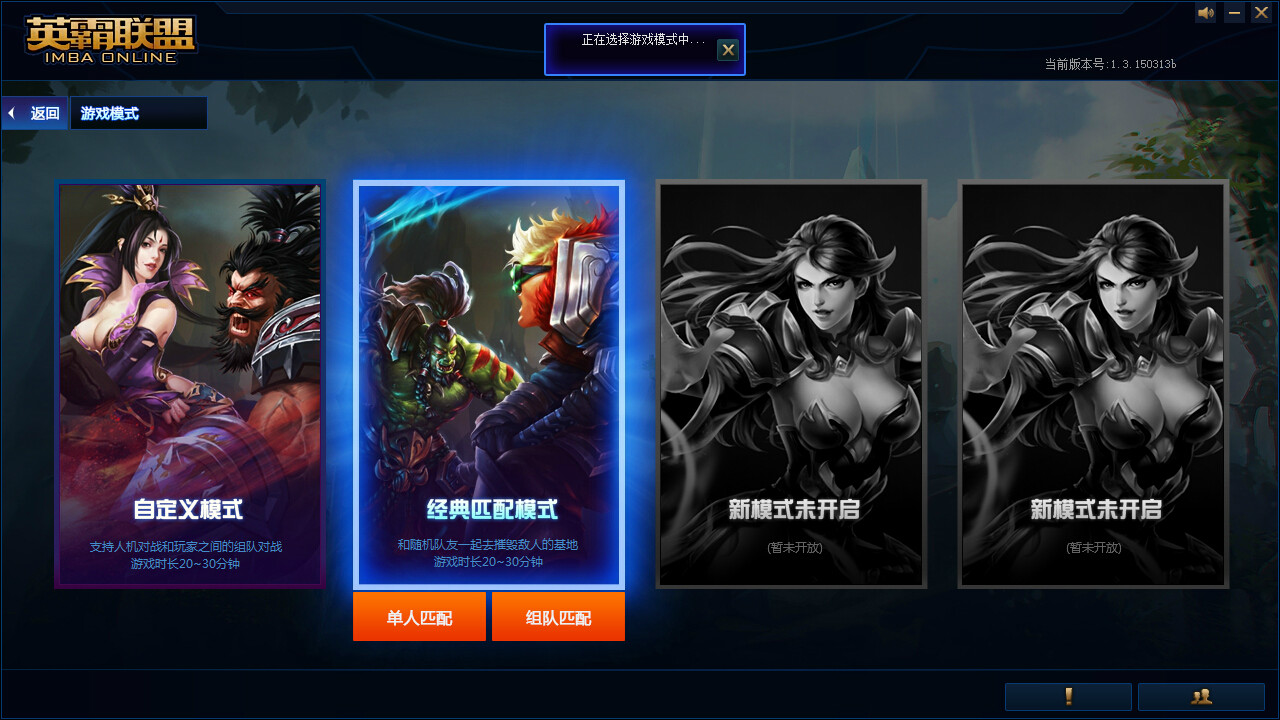The width and height of the screenshot is (1280, 720).
Task: Close the 正在选择游戏模式中 notification
Action: pos(728,49)
